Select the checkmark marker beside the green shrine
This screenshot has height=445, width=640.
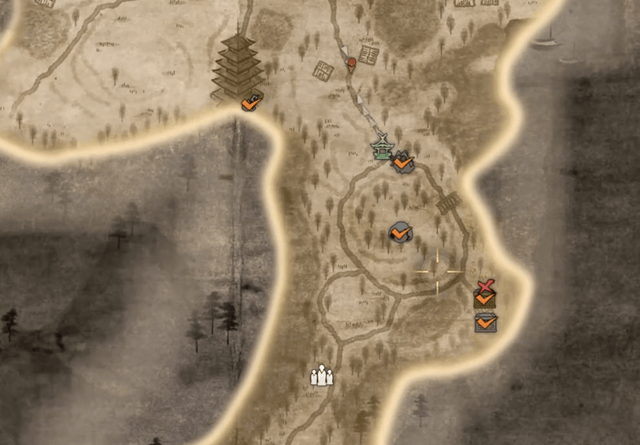[x=403, y=160]
